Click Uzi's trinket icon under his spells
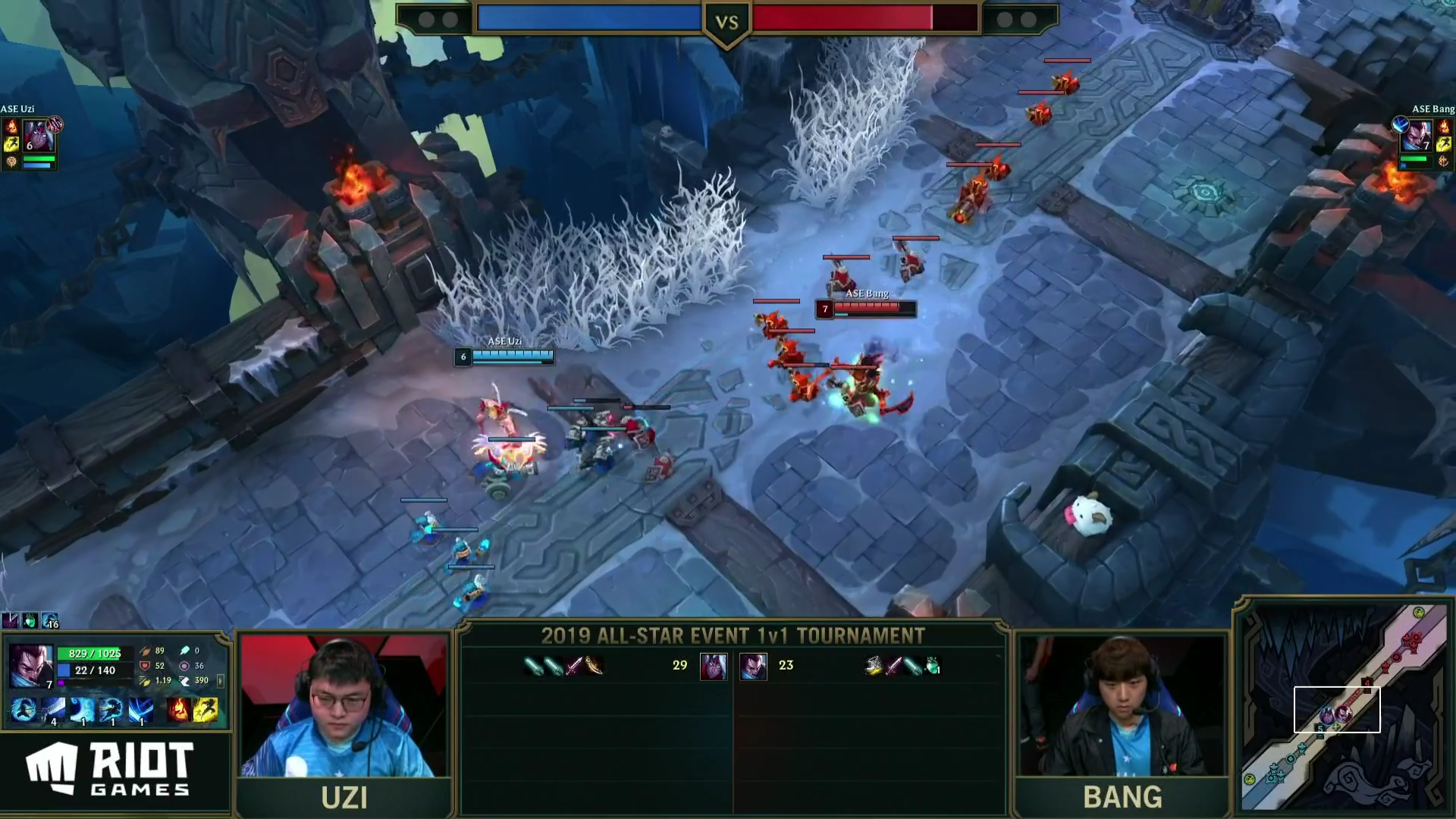Image resolution: width=1456 pixels, height=819 pixels. [x=11, y=162]
